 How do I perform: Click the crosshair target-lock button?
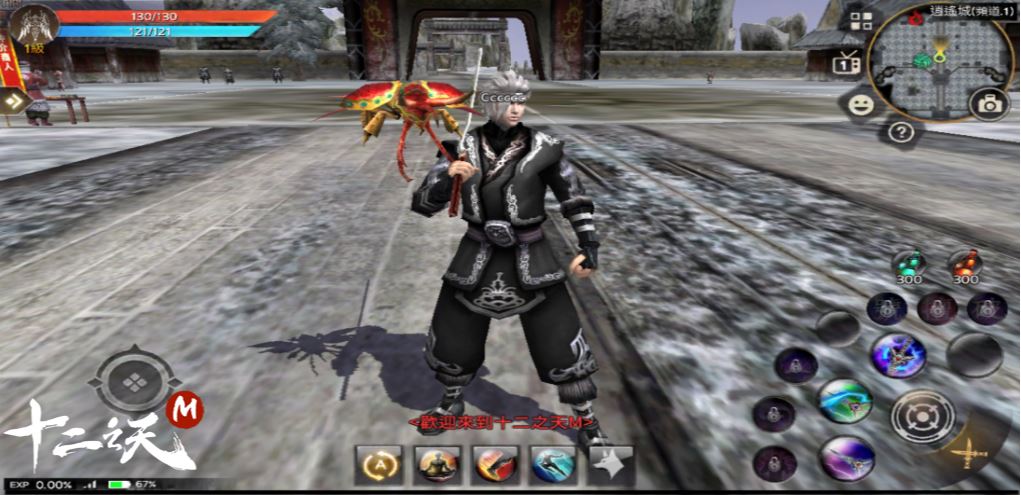[x=914, y=415]
